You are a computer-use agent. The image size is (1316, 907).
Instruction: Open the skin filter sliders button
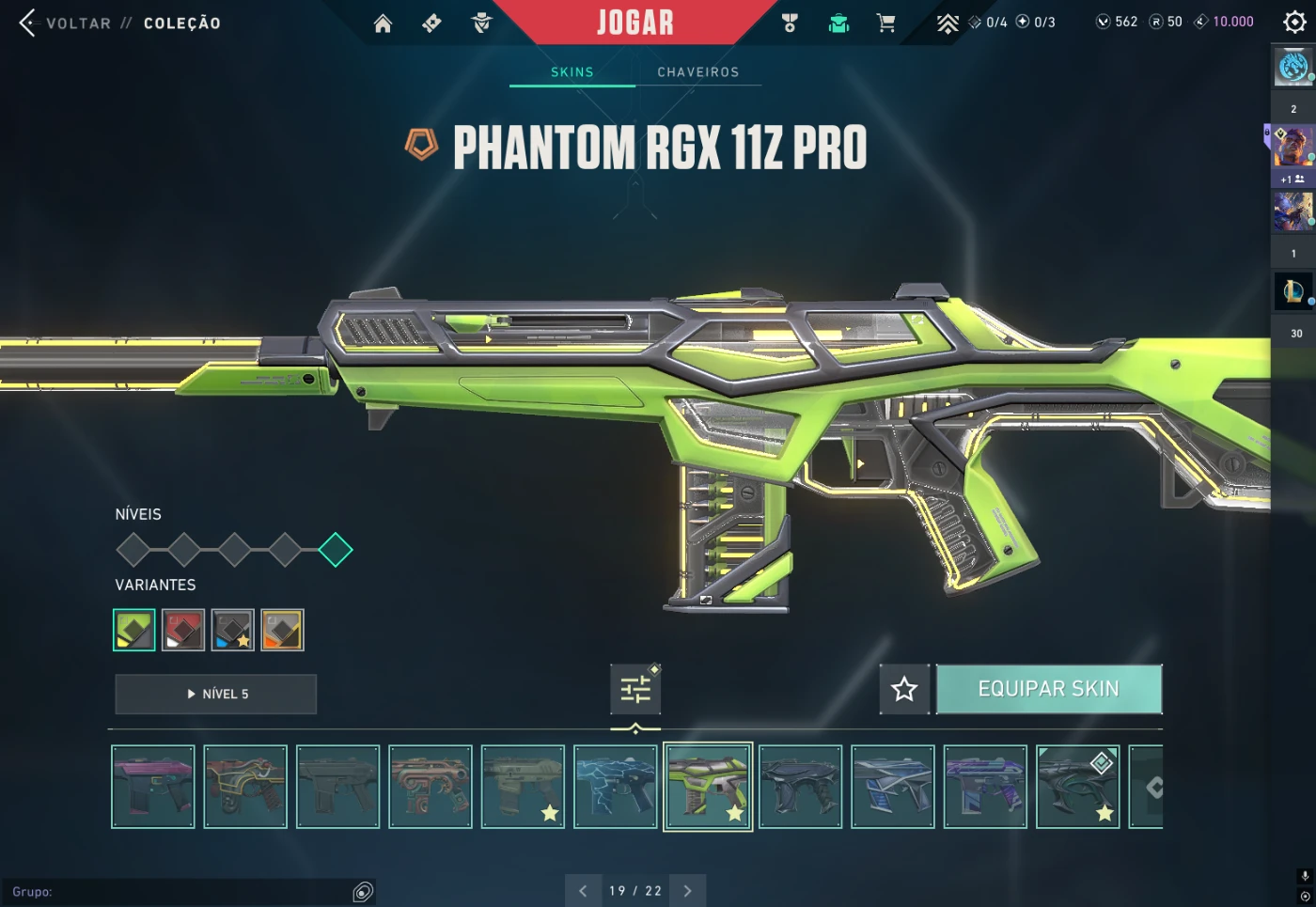pos(635,689)
